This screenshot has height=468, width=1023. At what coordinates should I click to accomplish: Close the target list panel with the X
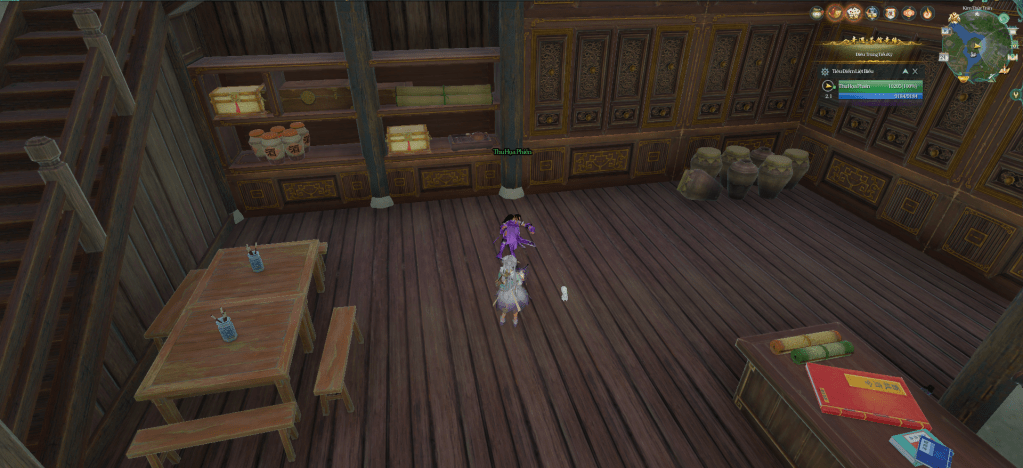coord(915,72)
